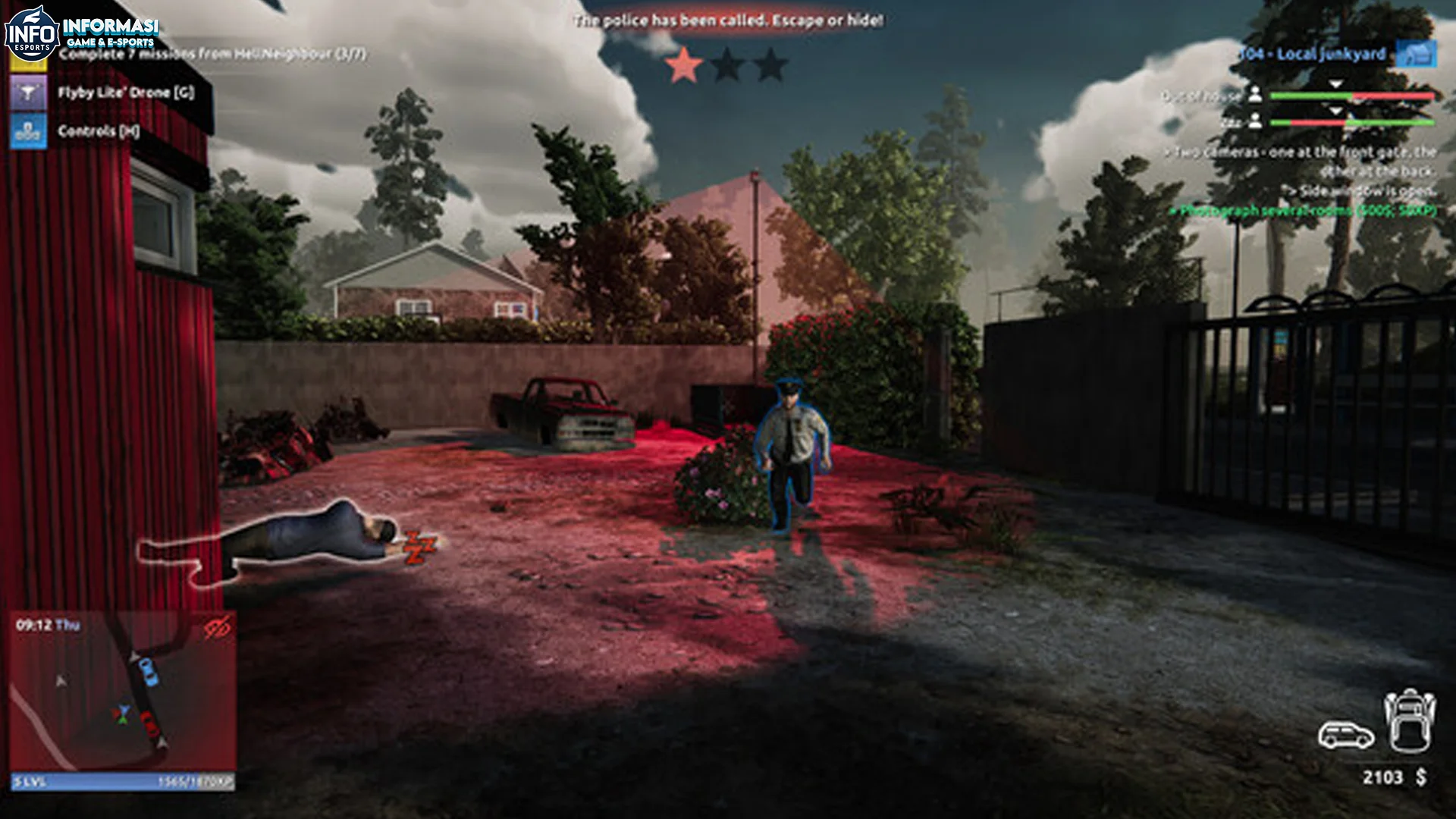Click the car icon near the money counter
This screenshot has width=1456, height=819.
tap(1346, 735)
